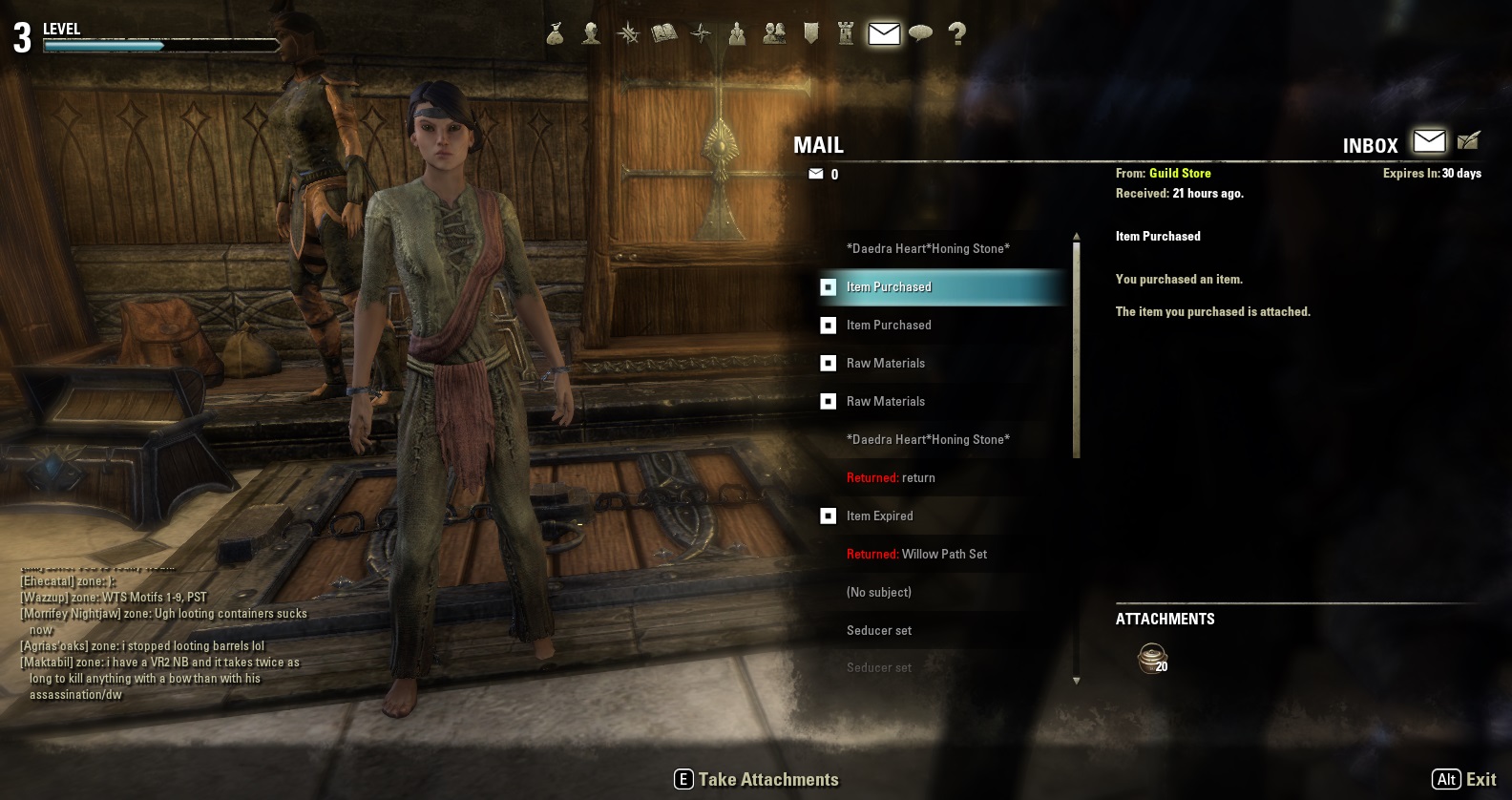The width and height of the screenshot is (1512, 800).
Task: Open the notifications speech bubble icon
Action: (920, 34)
